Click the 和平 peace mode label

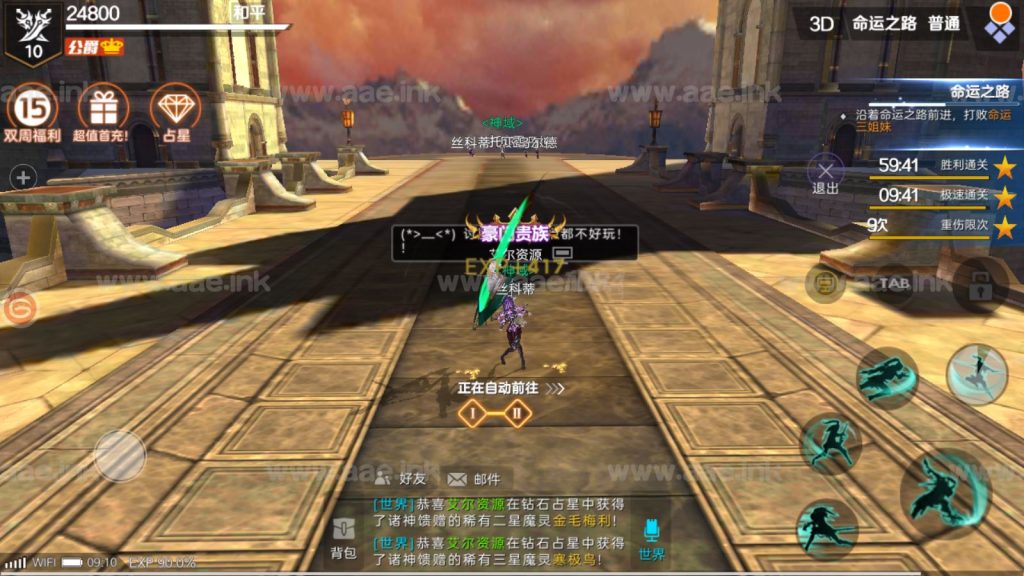click(x=247, y=13)
